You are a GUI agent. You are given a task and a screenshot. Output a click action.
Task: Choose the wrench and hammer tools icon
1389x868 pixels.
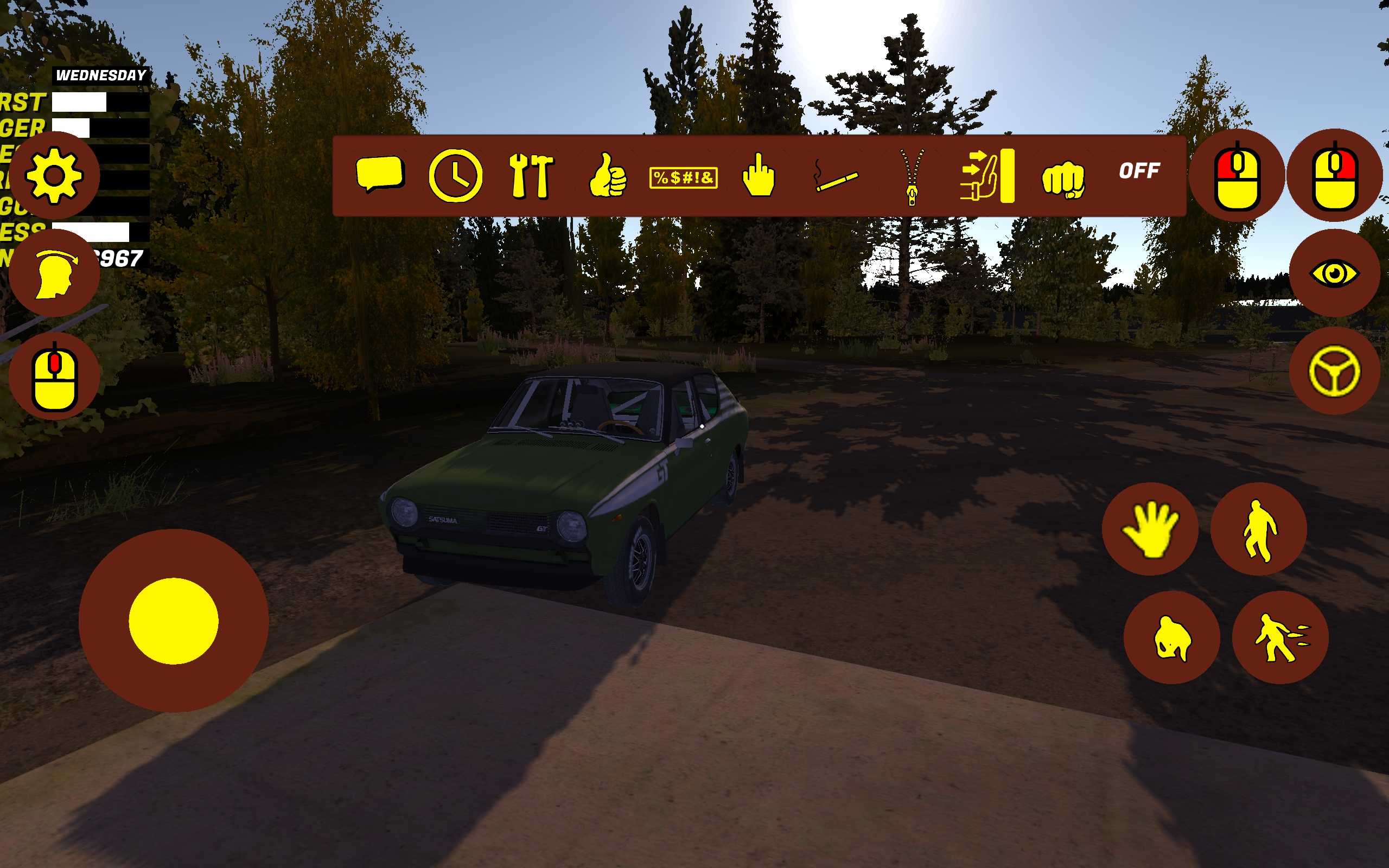[x=531, y=176]
